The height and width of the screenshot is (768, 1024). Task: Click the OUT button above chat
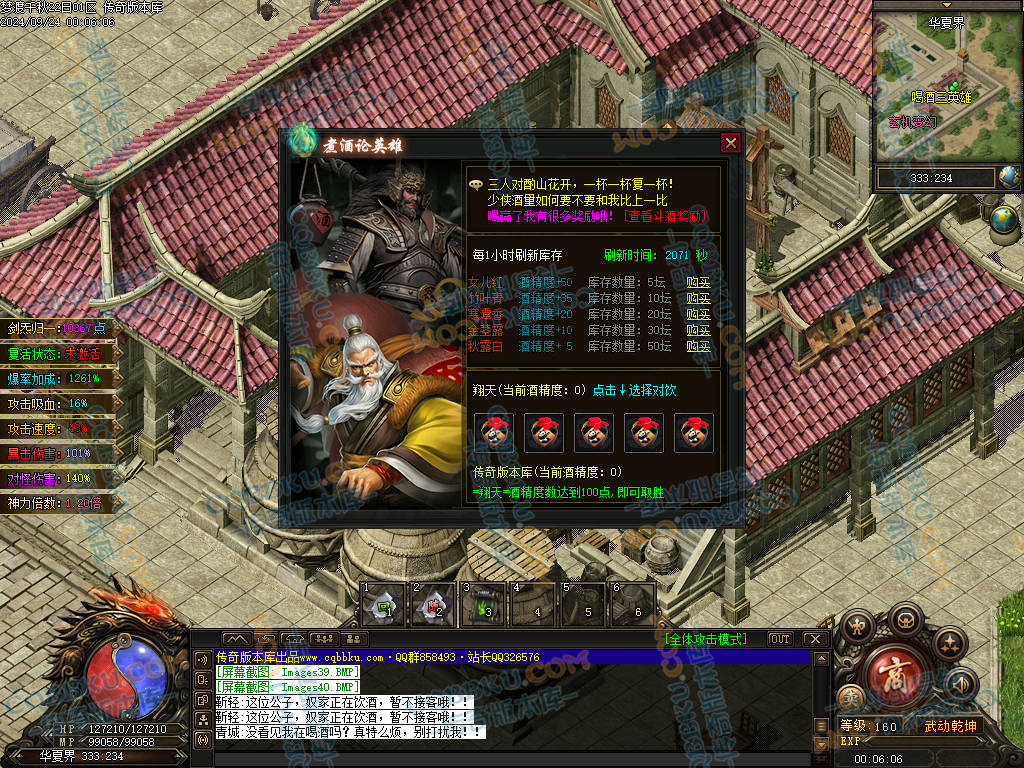[780, 639]
